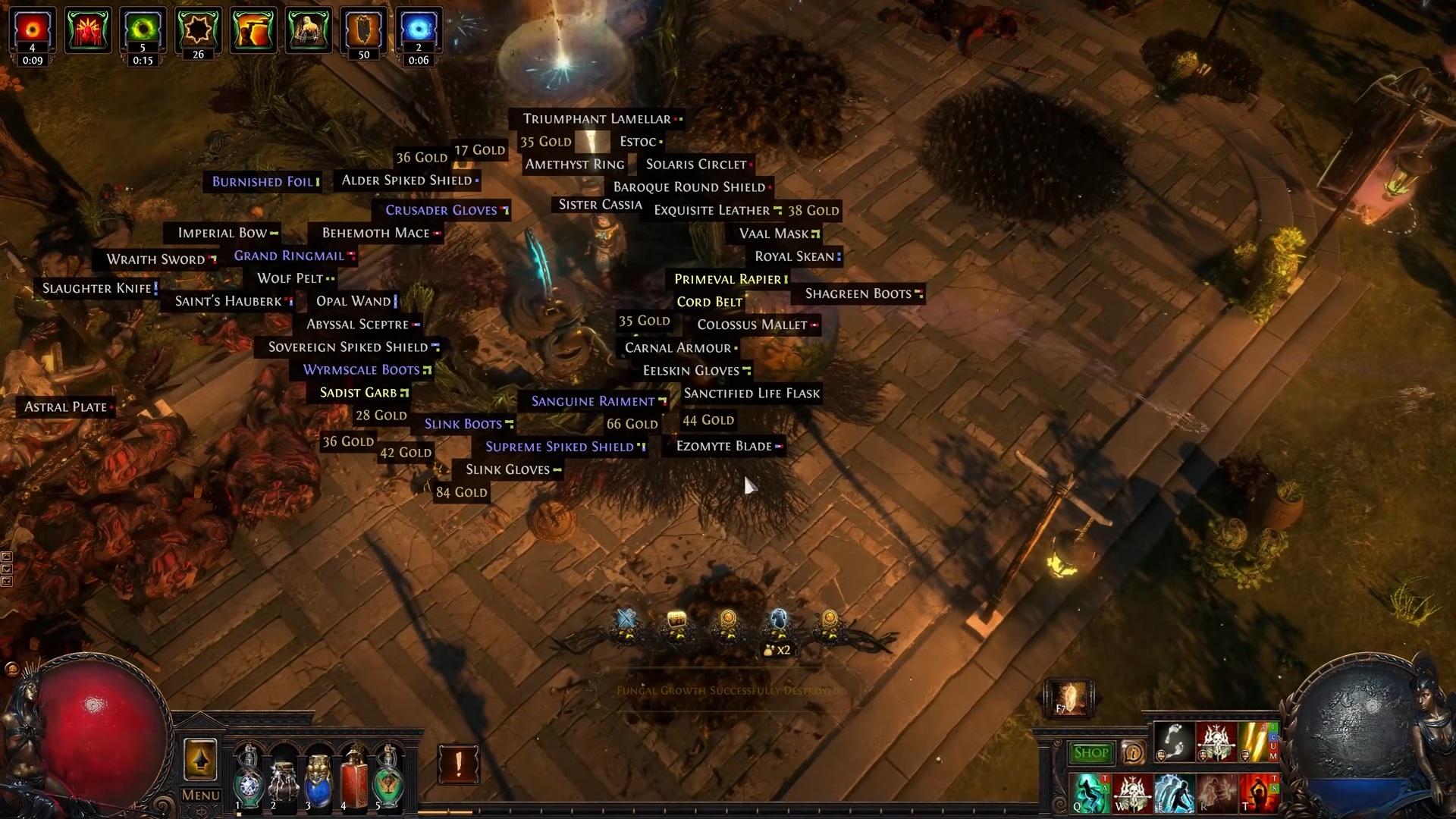Open the speech bubble info button
Image resolution: width=1456 pixels, height=819 pixels.
click(x=1133, y=752)
